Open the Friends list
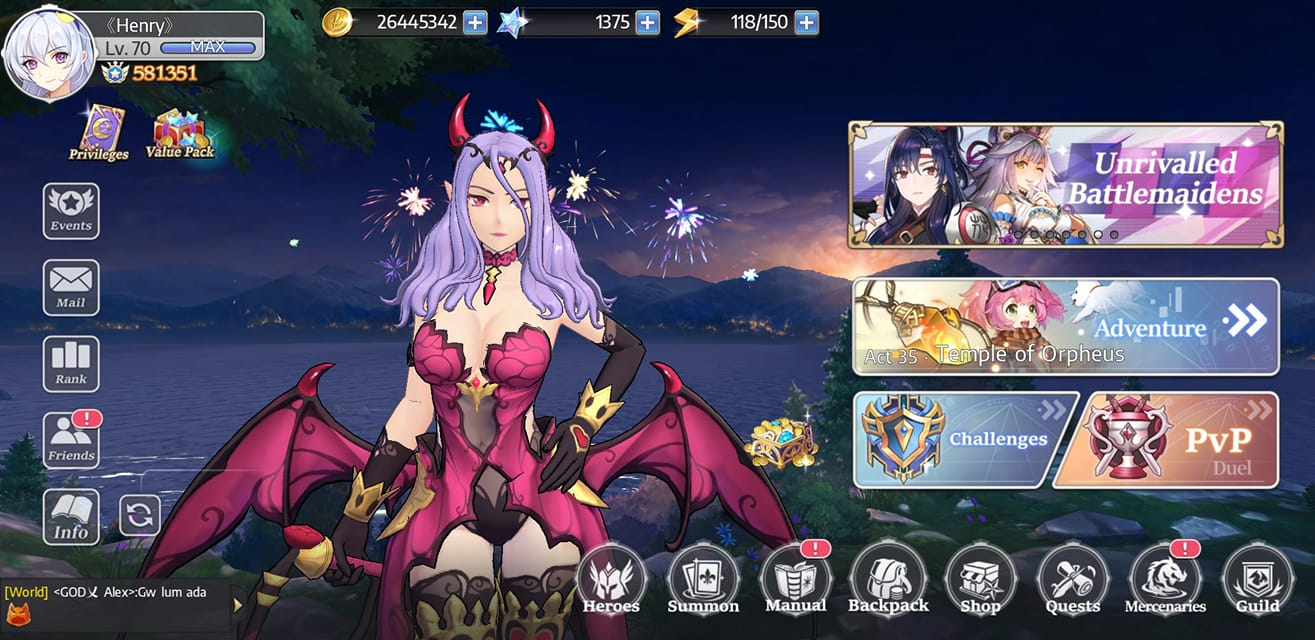 point(71,441)
